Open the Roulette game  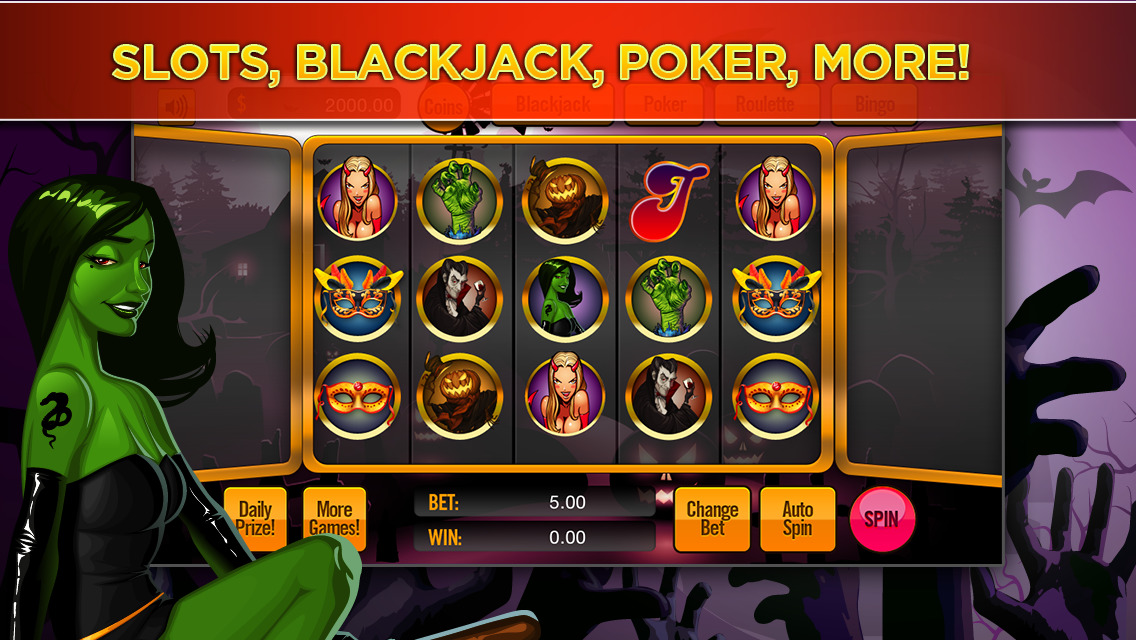pyautogui.click(x=765, y=104)
